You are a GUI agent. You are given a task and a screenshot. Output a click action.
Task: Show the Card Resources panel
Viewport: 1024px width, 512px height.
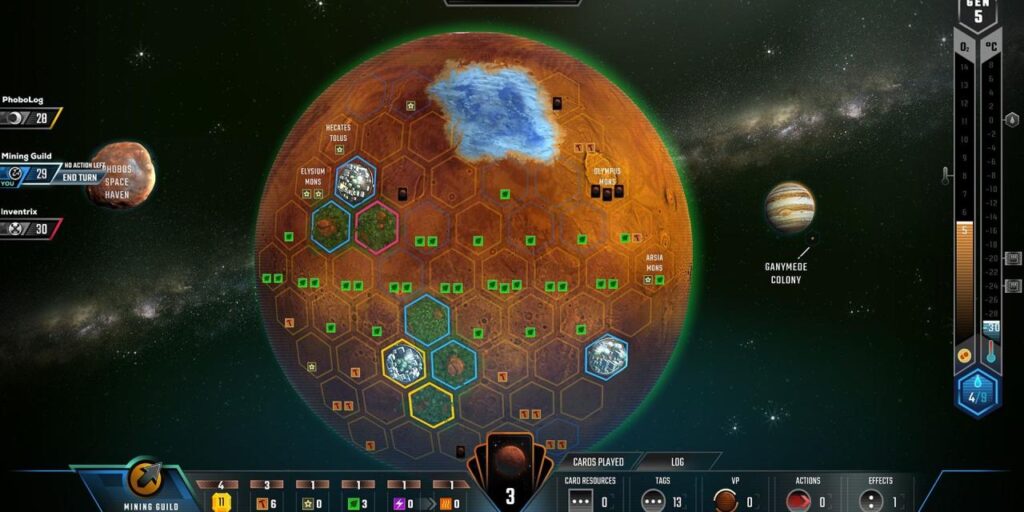[589, 495]
